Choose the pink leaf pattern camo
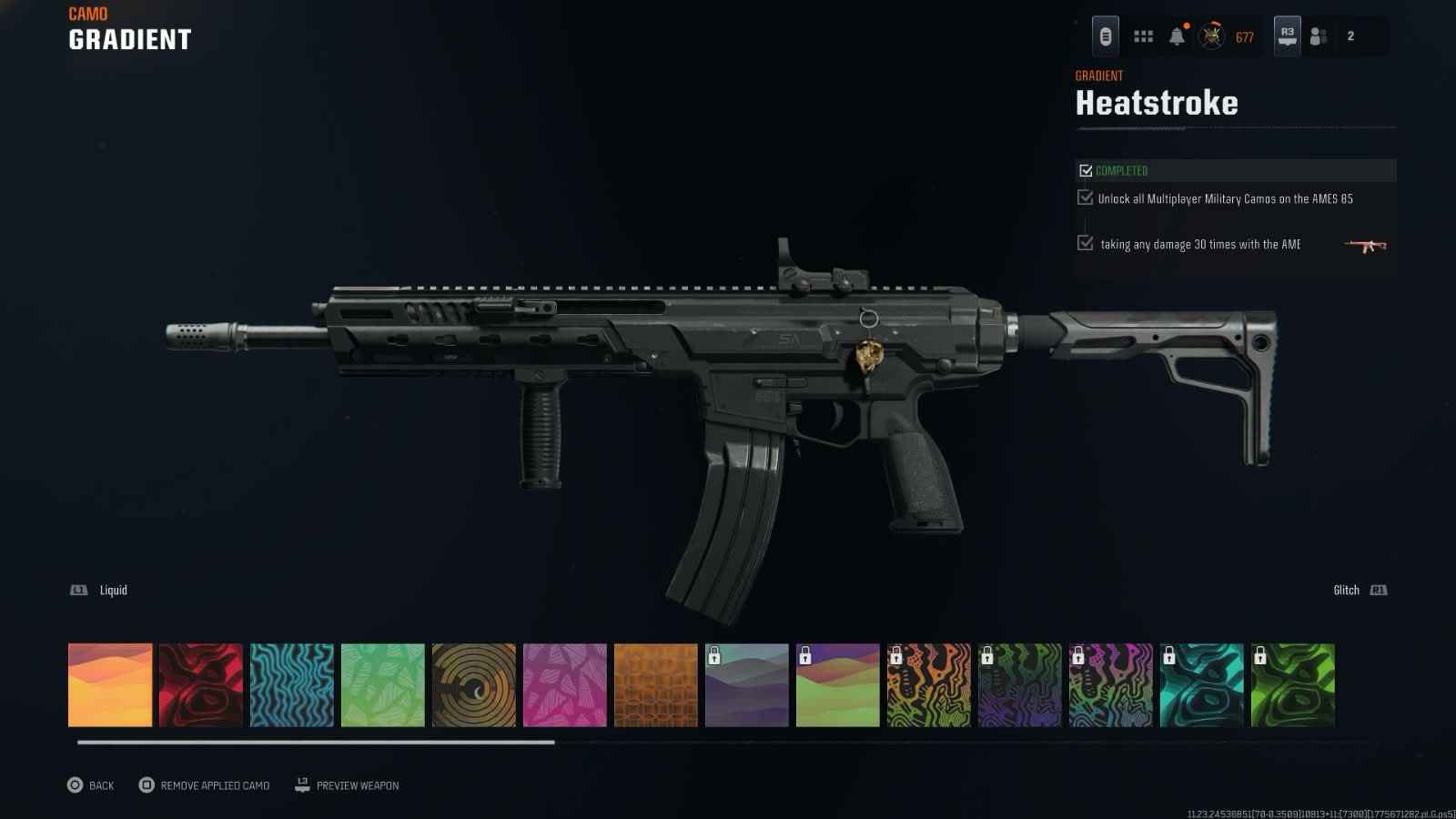Image resolution: width=1456 pixels, height=819 pixels. tap(565, 685)
